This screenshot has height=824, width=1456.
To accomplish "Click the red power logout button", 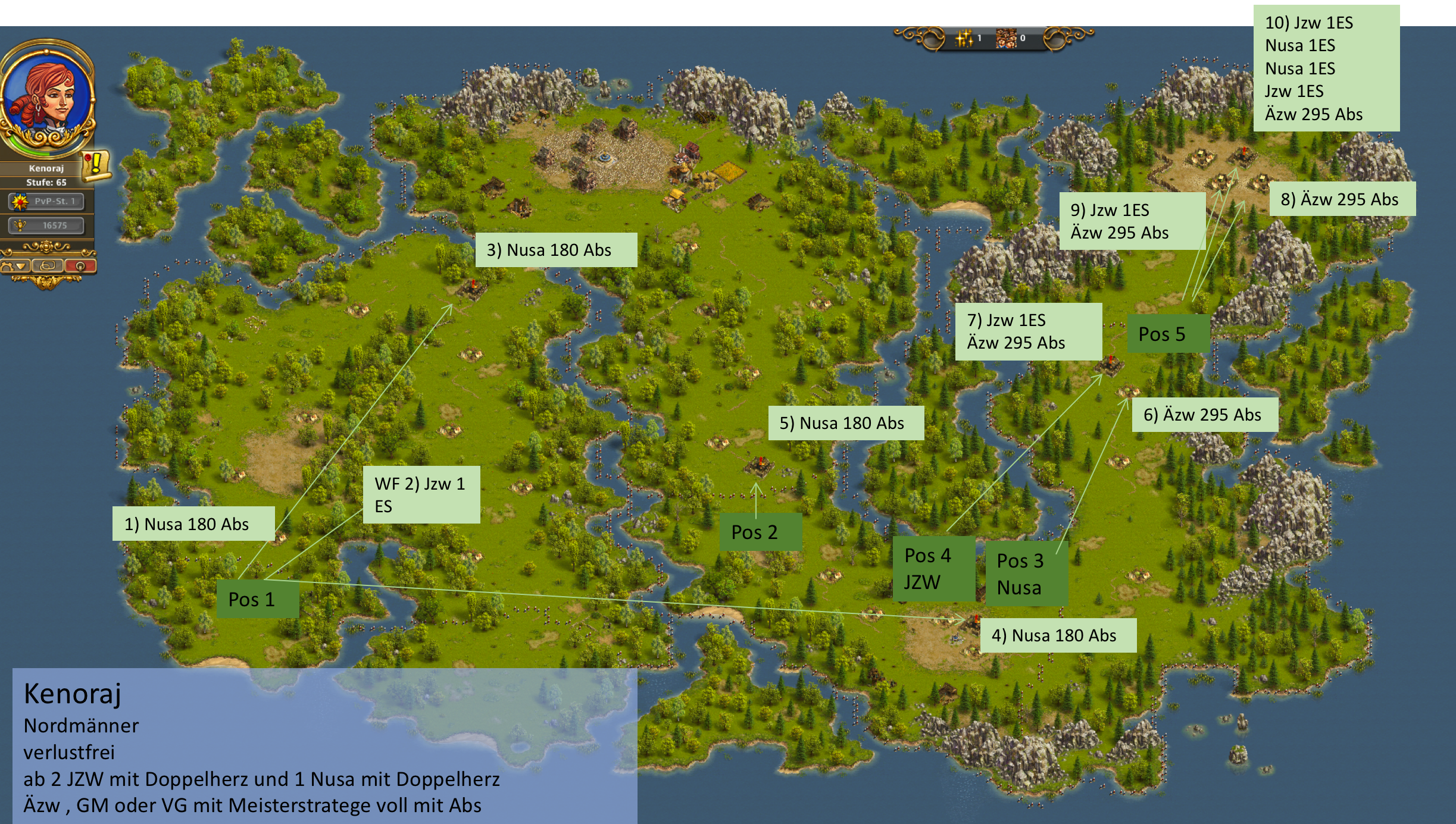I will (80, 266).
